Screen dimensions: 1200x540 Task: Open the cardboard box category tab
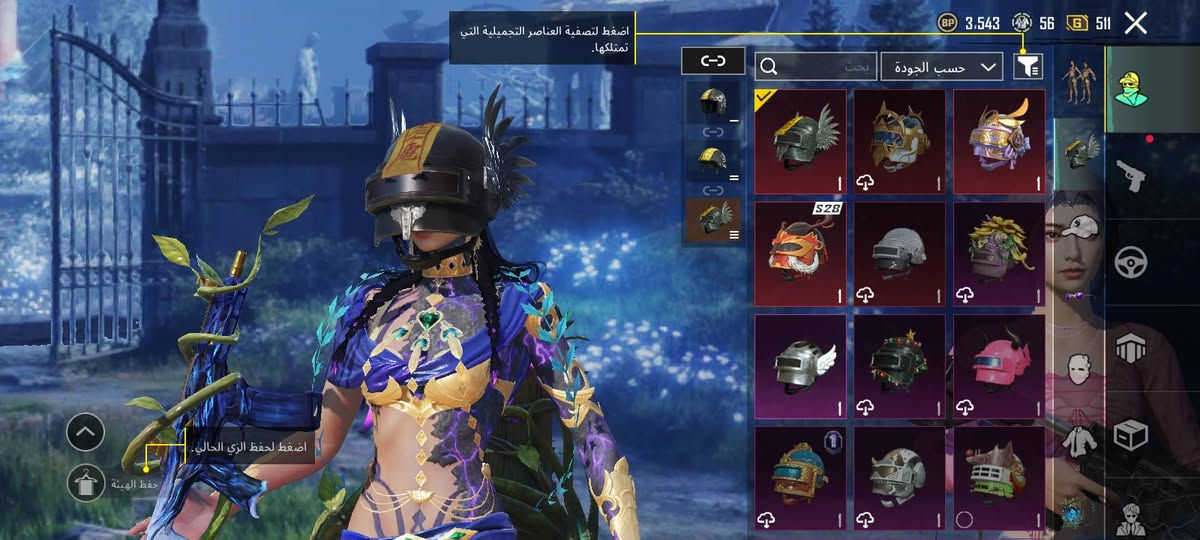(1131, 435)
